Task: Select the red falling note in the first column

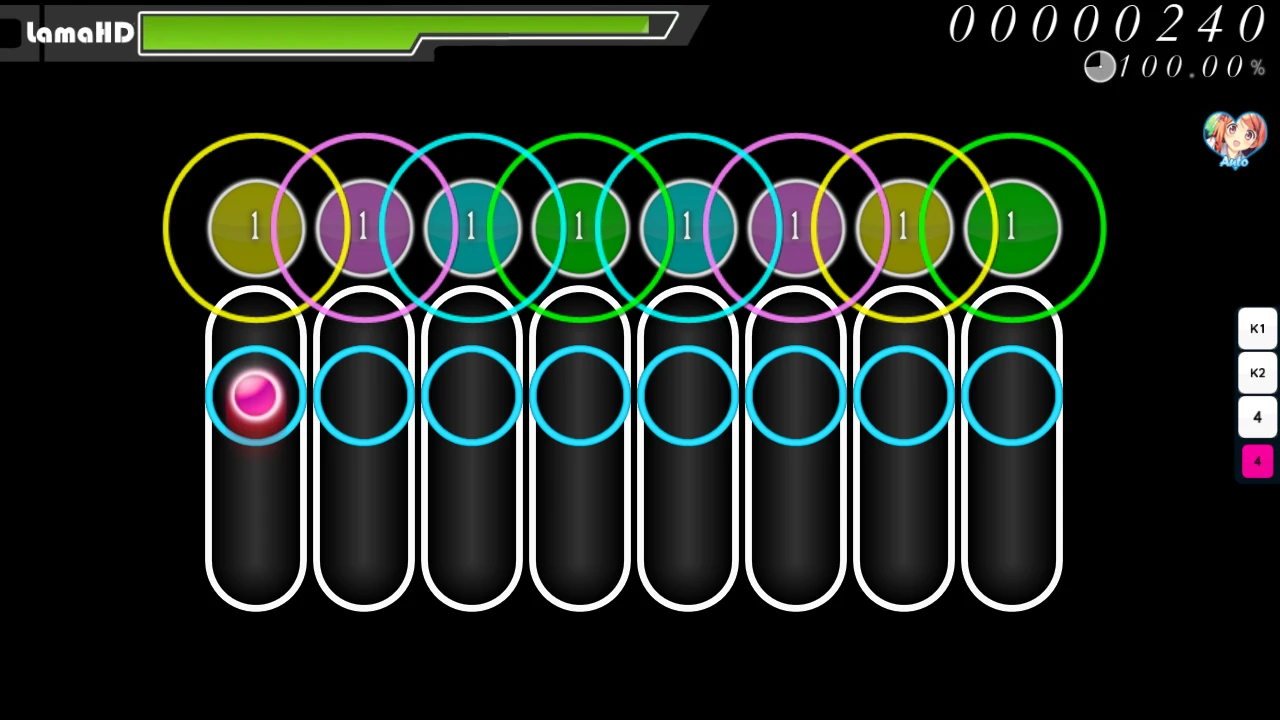Action: 257,398
